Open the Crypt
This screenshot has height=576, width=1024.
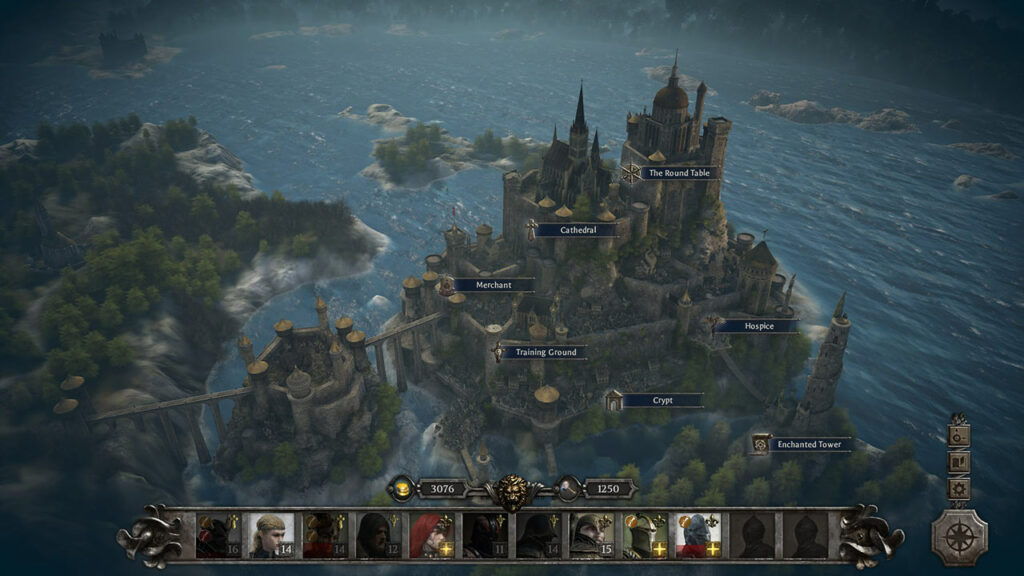(x=662, y=400)
